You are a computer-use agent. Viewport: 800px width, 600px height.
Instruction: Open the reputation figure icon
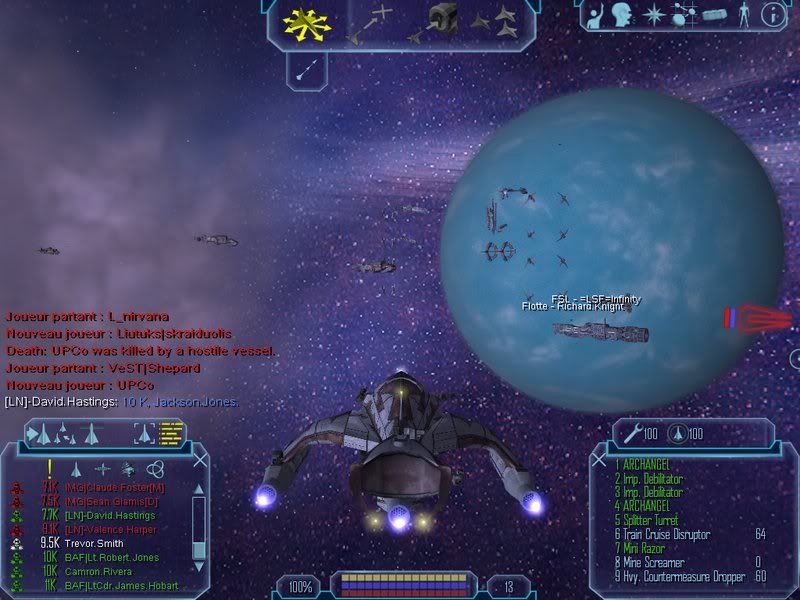pyautogui.click(x=742, y=14)
